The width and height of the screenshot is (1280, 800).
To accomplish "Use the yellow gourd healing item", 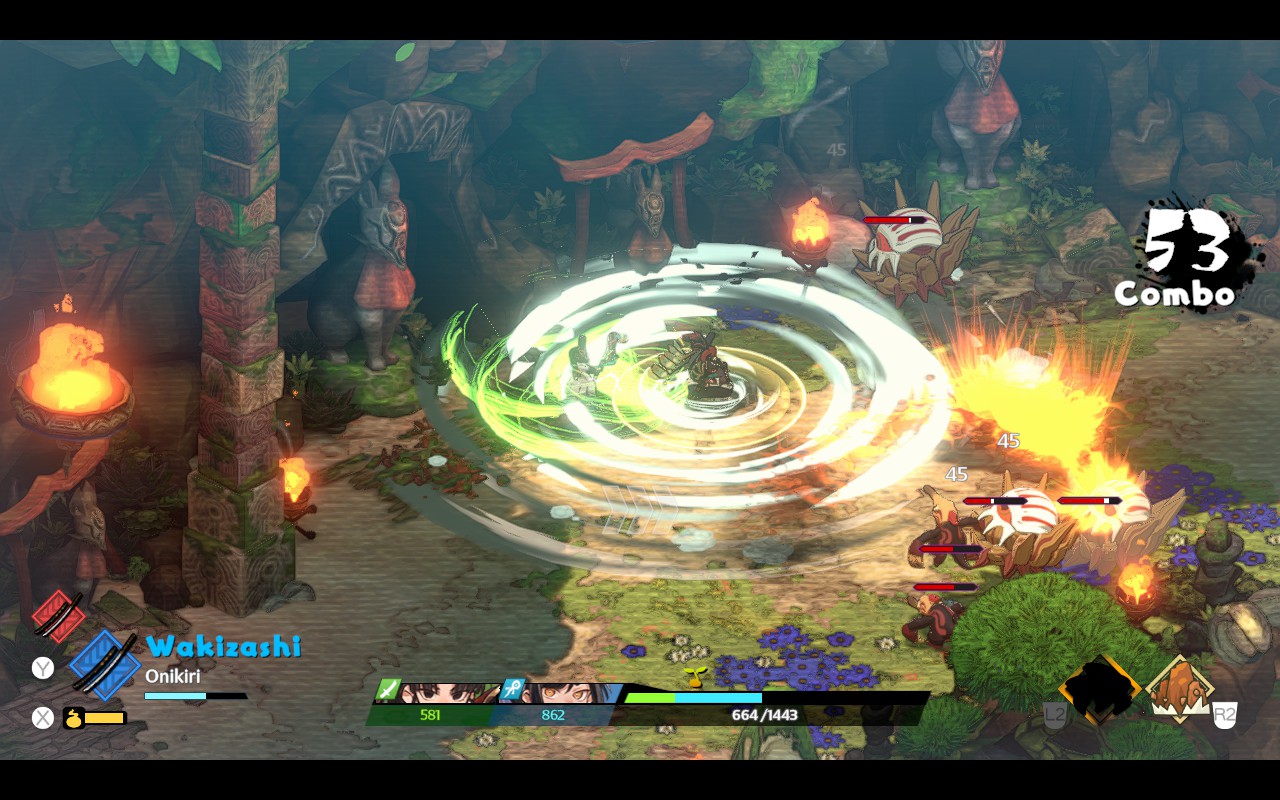I will pos(74,718).
